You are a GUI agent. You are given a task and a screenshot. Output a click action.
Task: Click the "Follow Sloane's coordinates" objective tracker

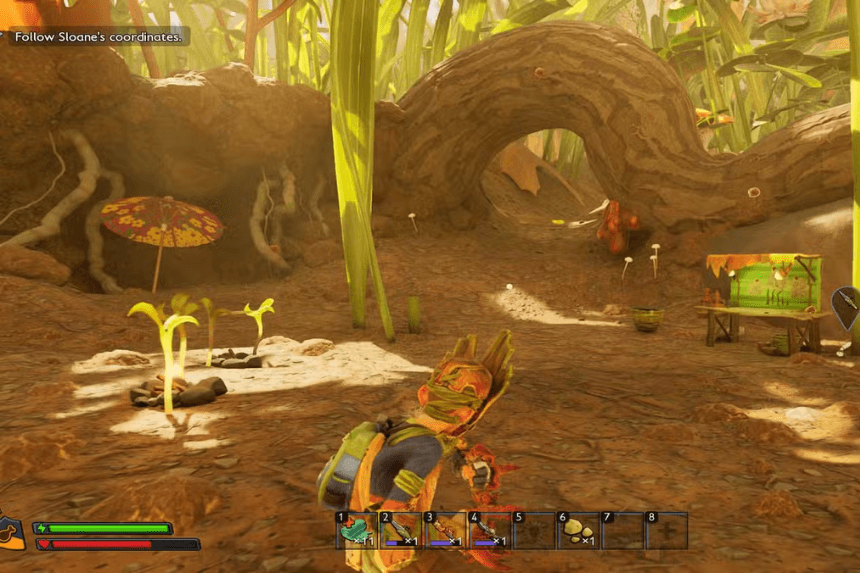(x=98, y=37)
